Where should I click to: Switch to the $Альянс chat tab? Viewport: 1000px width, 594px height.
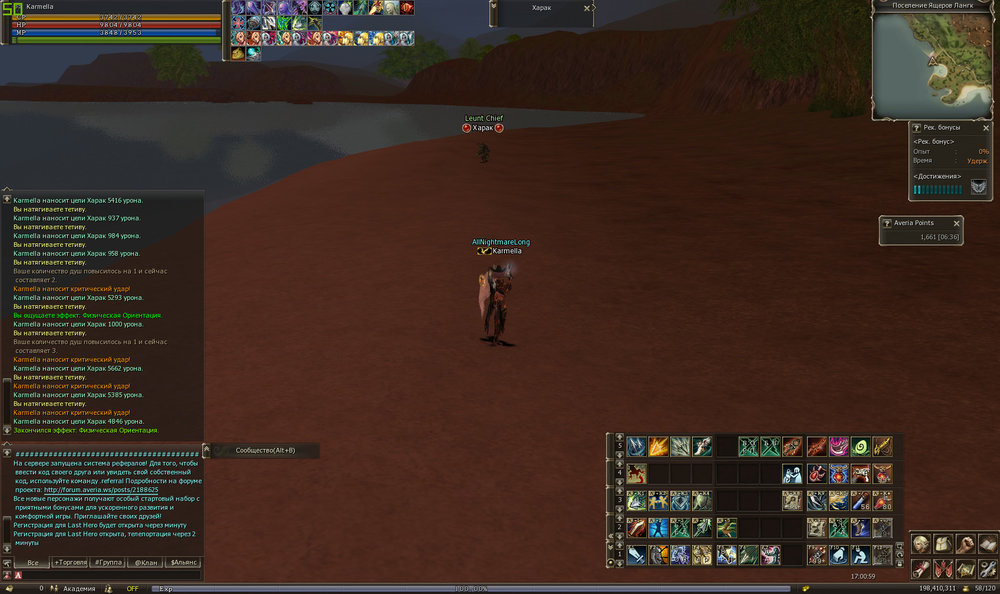184,563
